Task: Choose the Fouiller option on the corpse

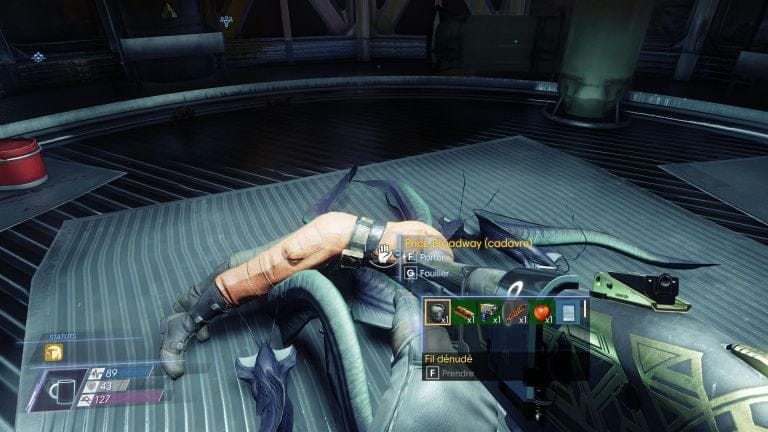Action: point(431,271)
